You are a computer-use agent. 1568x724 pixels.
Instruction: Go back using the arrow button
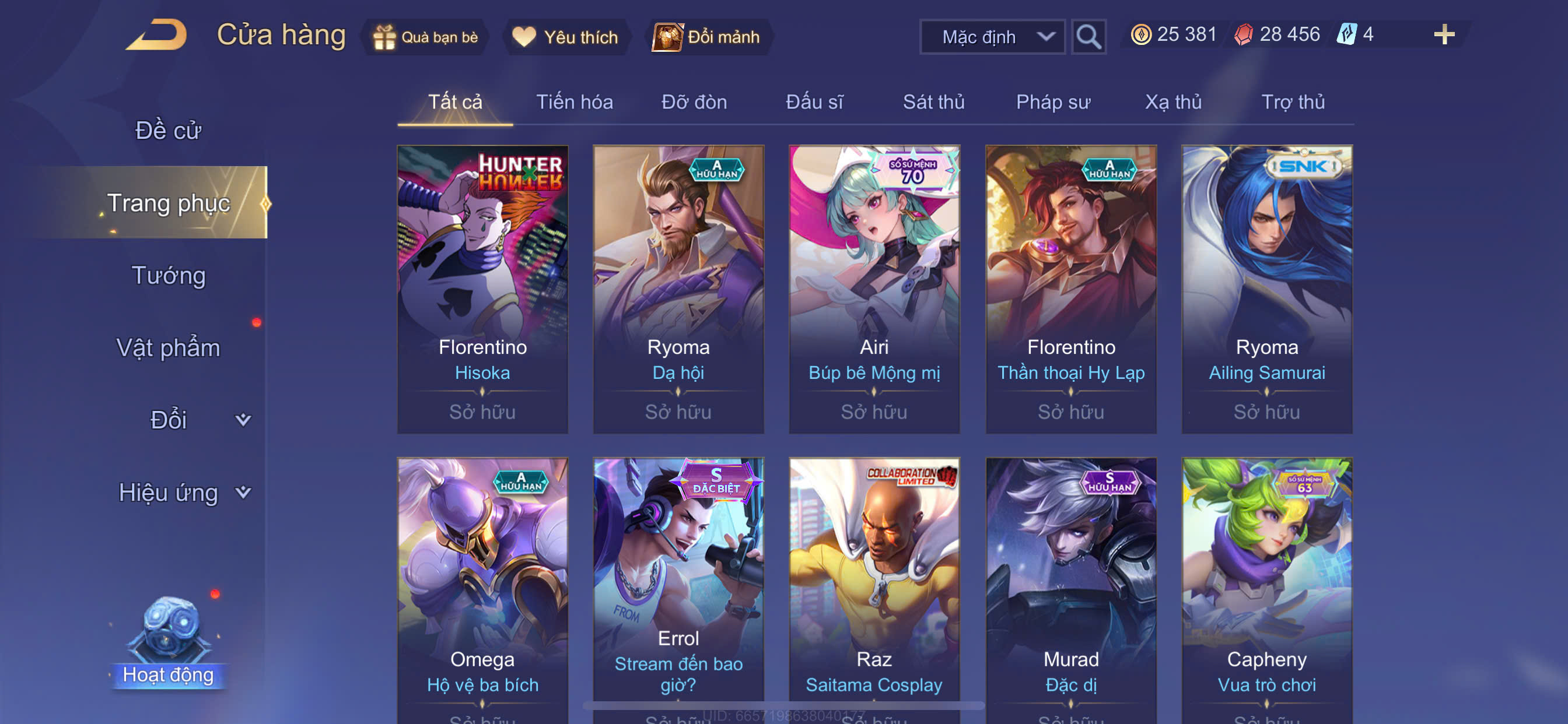157,36
